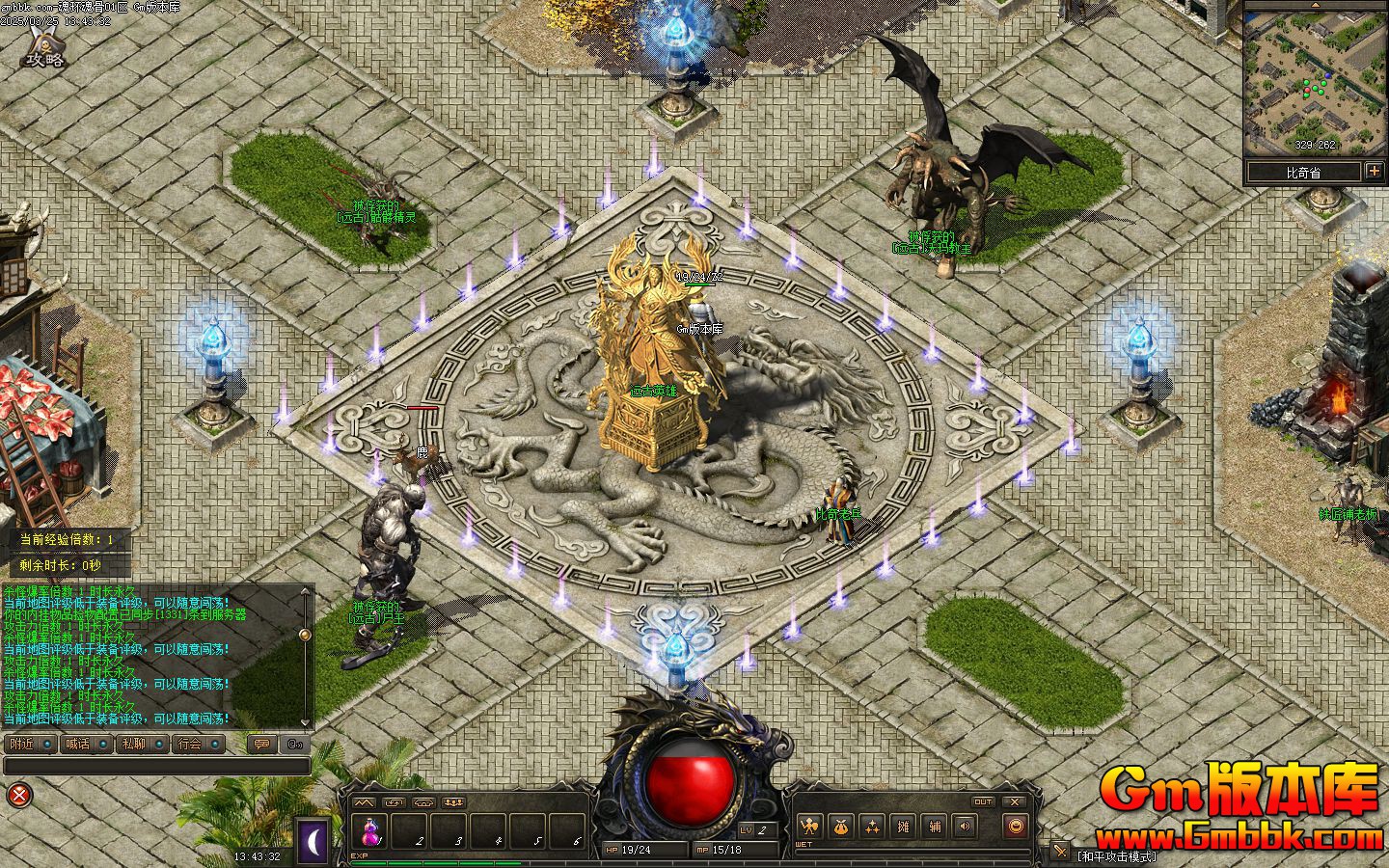This screenshot has height=868, width=1389.
Task: Click the Bichi province minimap
Action: (1315, 77)
